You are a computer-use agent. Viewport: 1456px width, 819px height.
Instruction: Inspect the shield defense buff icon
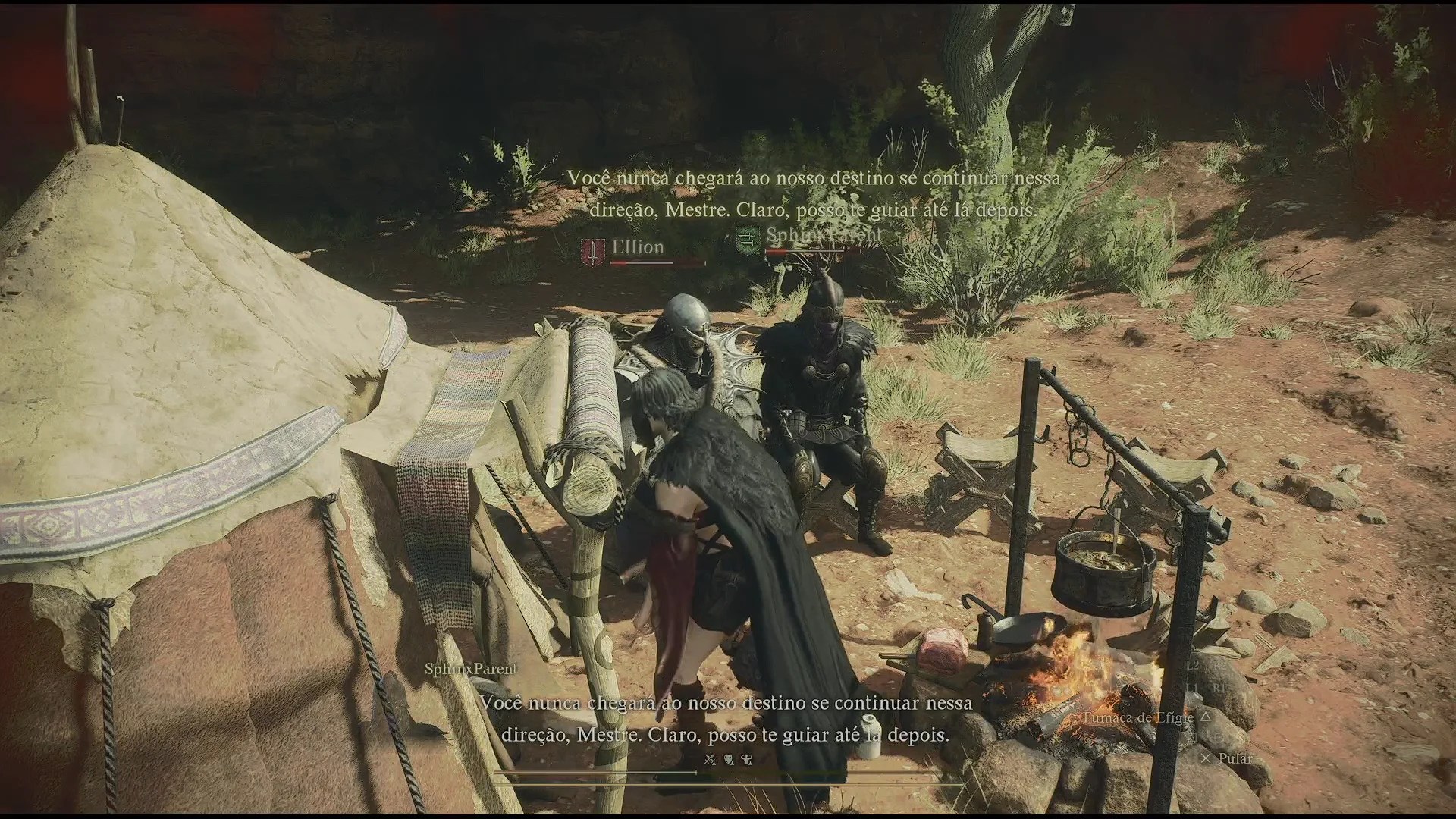tap(728, 759)
